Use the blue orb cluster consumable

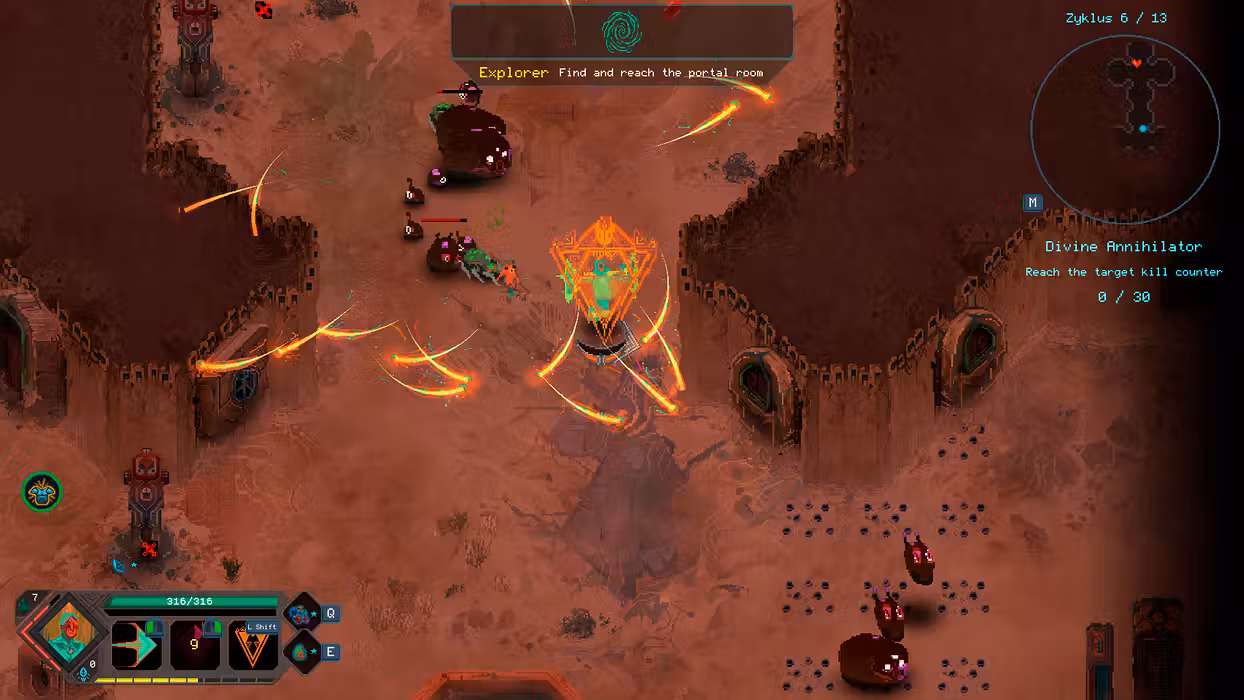click(x=301, y=614)
